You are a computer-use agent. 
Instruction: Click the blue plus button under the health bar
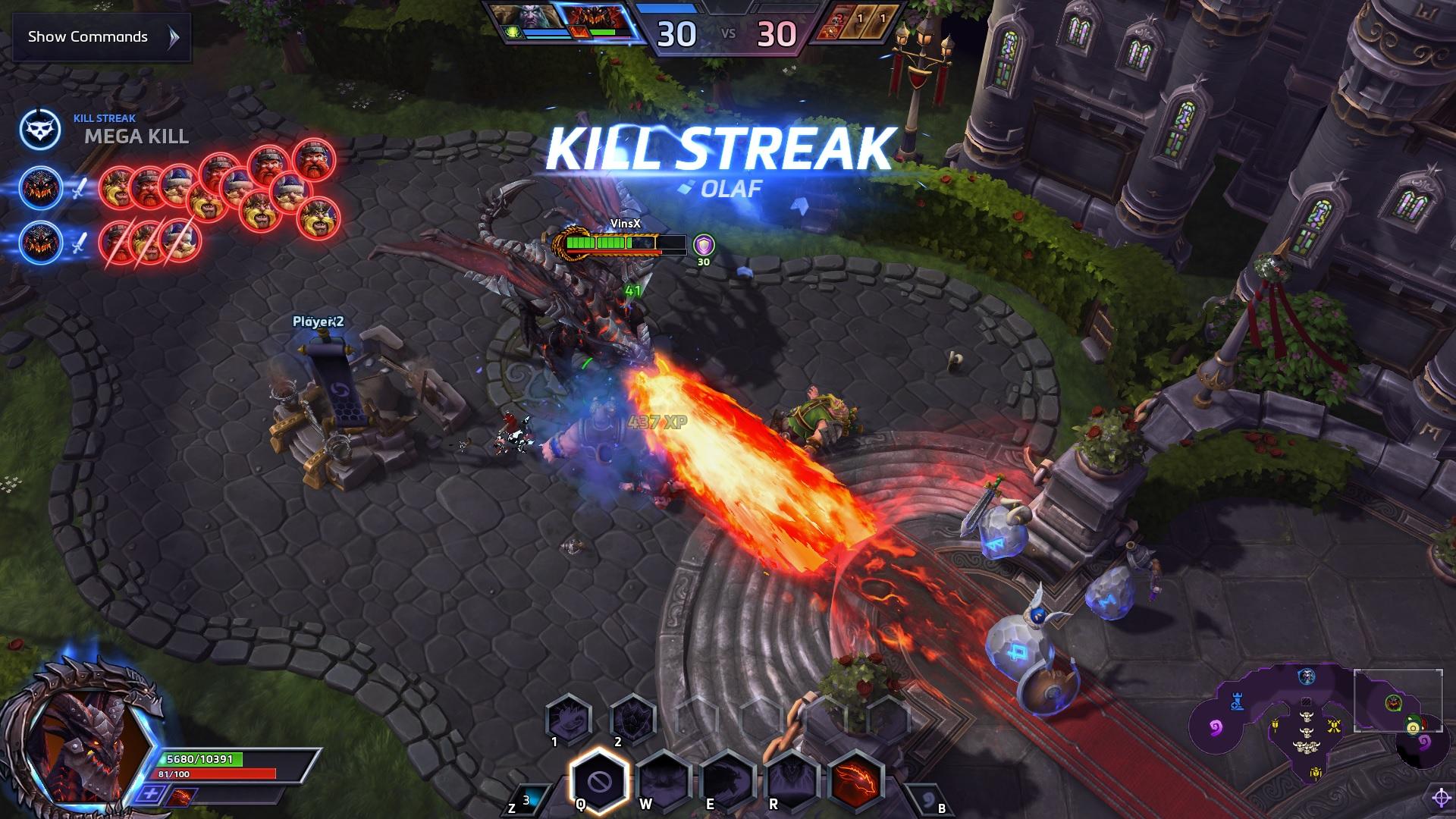click(x=152, y=795)
